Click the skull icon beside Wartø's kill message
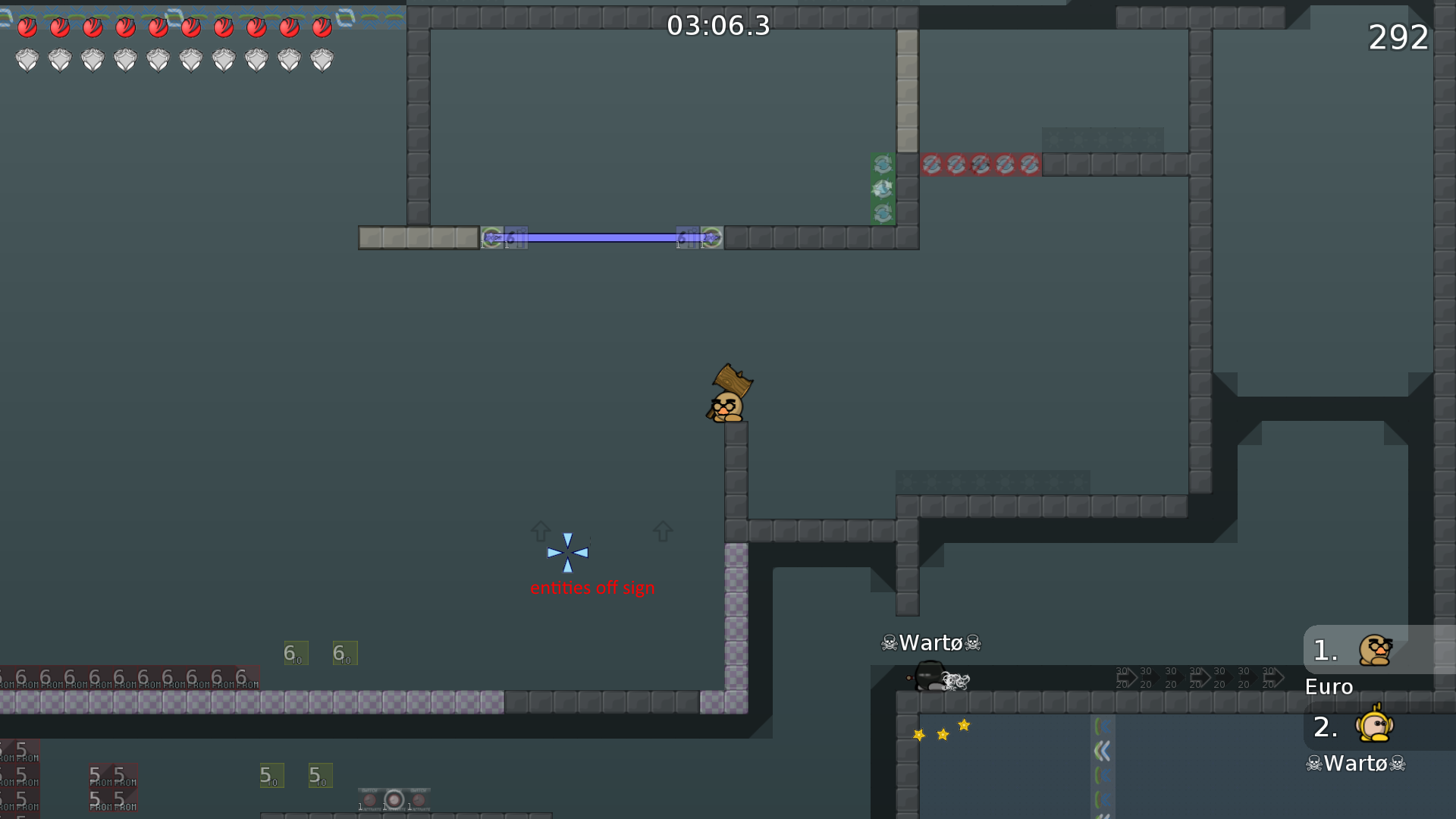The image size is (1456, 819). (888, 643)
